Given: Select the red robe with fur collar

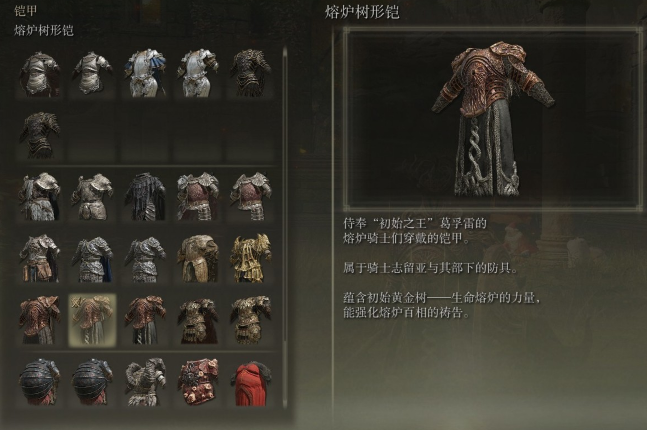Looking at the screenshot, I should pos(250,382).
